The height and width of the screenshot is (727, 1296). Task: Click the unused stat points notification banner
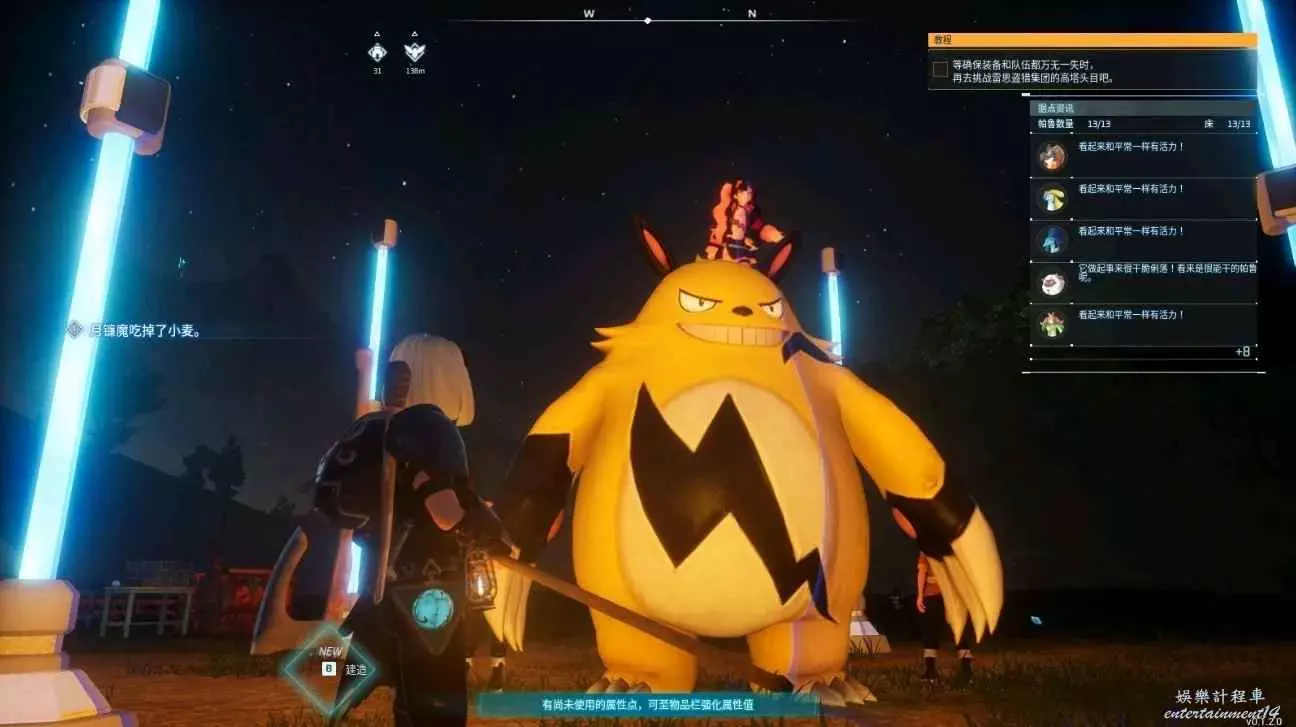pyautogui.click(x=647, y=705)
